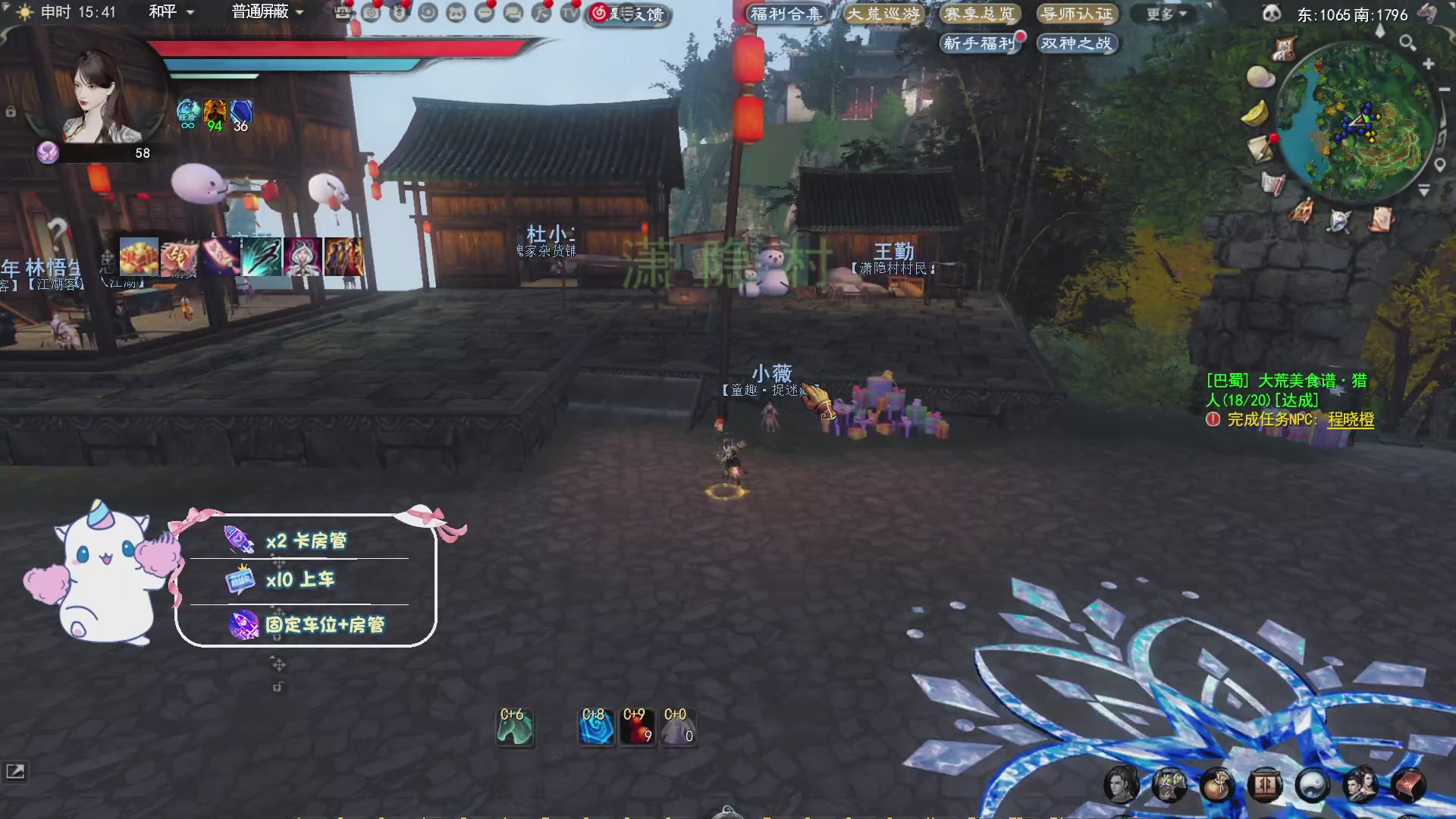Open the 更多 more options dropdown
The height and width of the screenshot is (819, 1456).
1162,13
